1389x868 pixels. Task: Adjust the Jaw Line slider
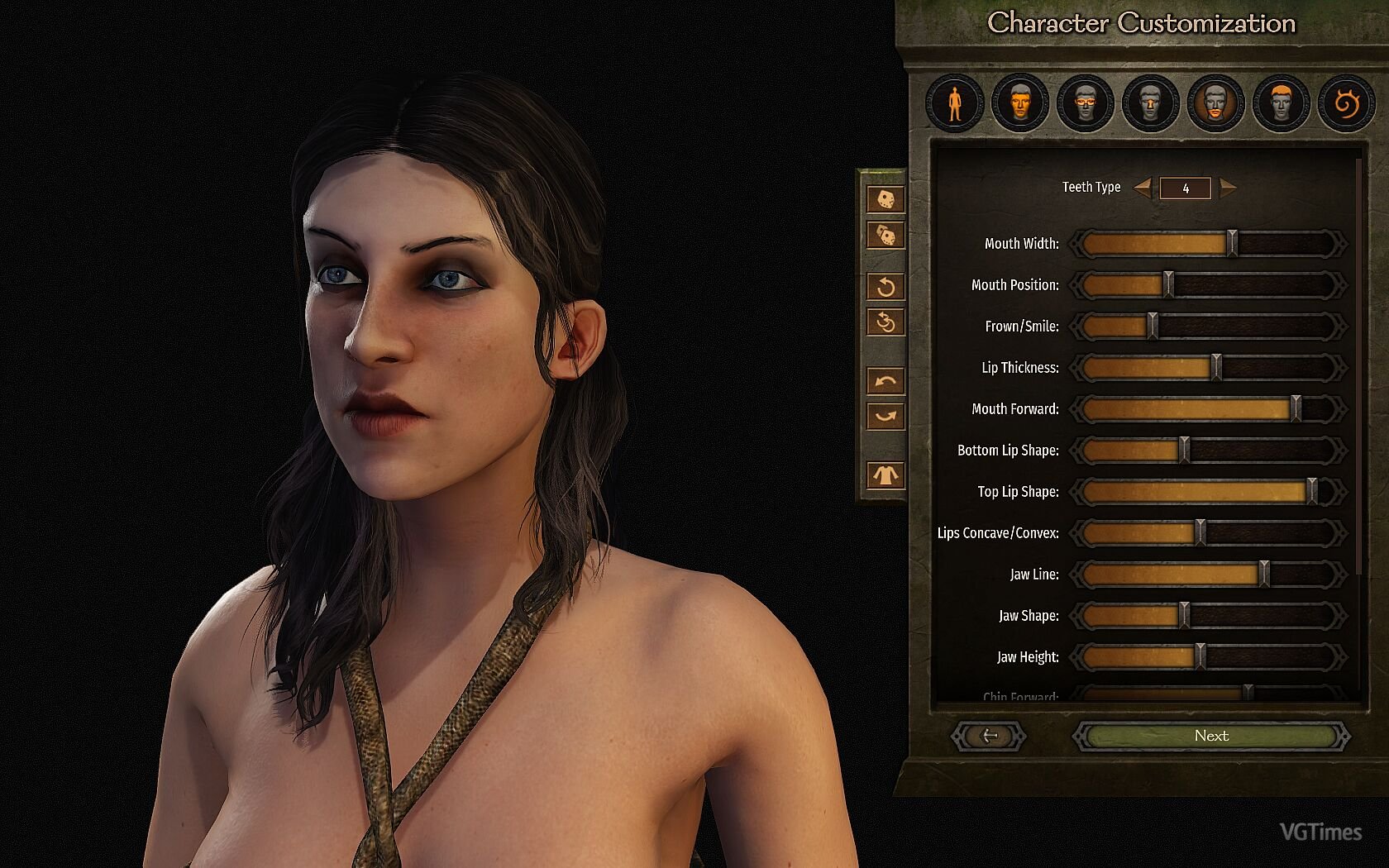coord(1263,575)
